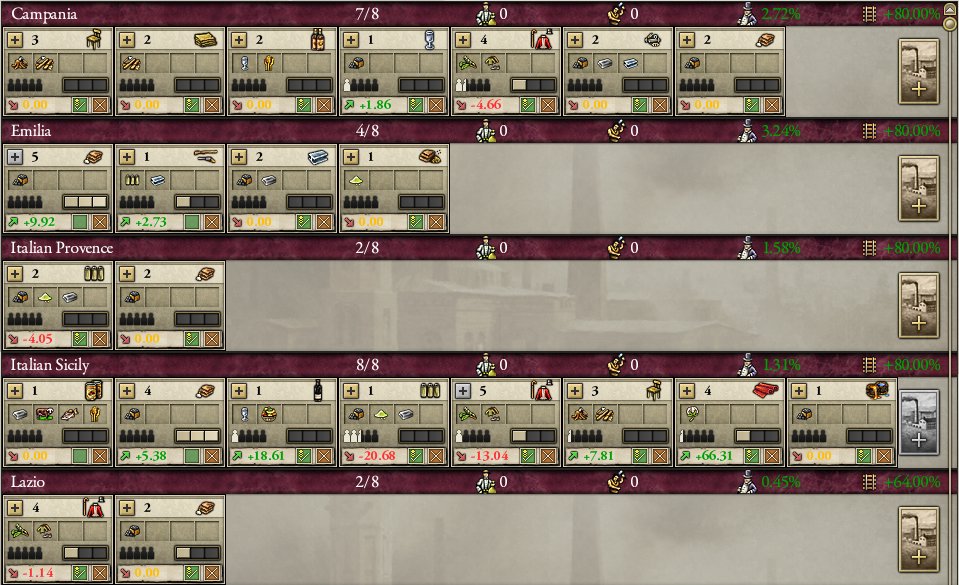Close the fabric factory in Italian Sicily
Screen dimensions: 959x585
pyautogui.click(x=772, y=456)
